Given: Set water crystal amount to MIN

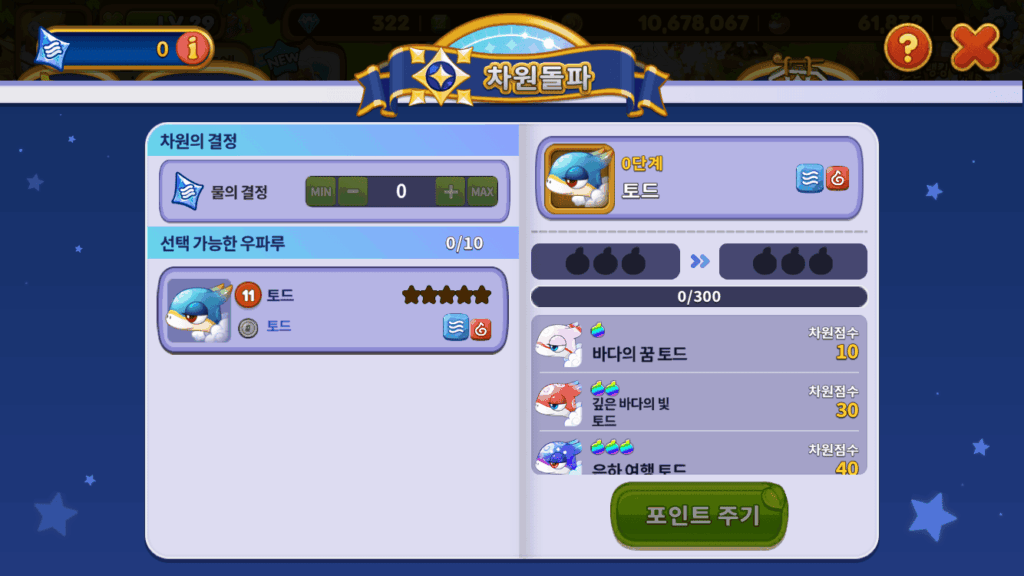Looking at the screenshot, I should coord(321,191).
